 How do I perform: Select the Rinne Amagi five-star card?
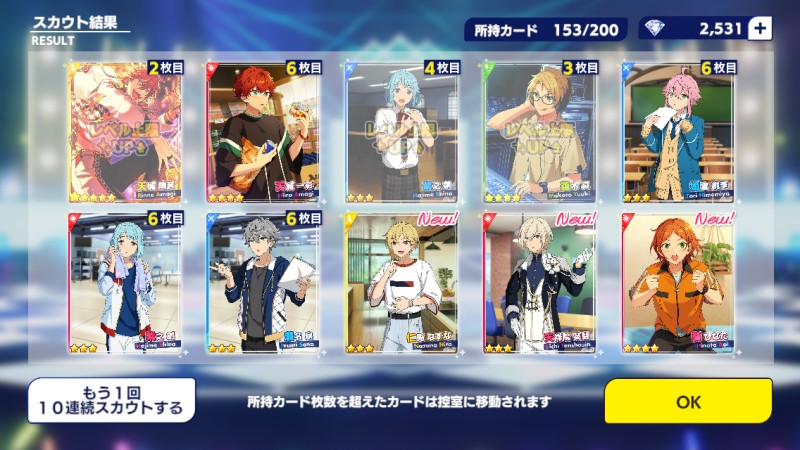click(x=124, y=133)
